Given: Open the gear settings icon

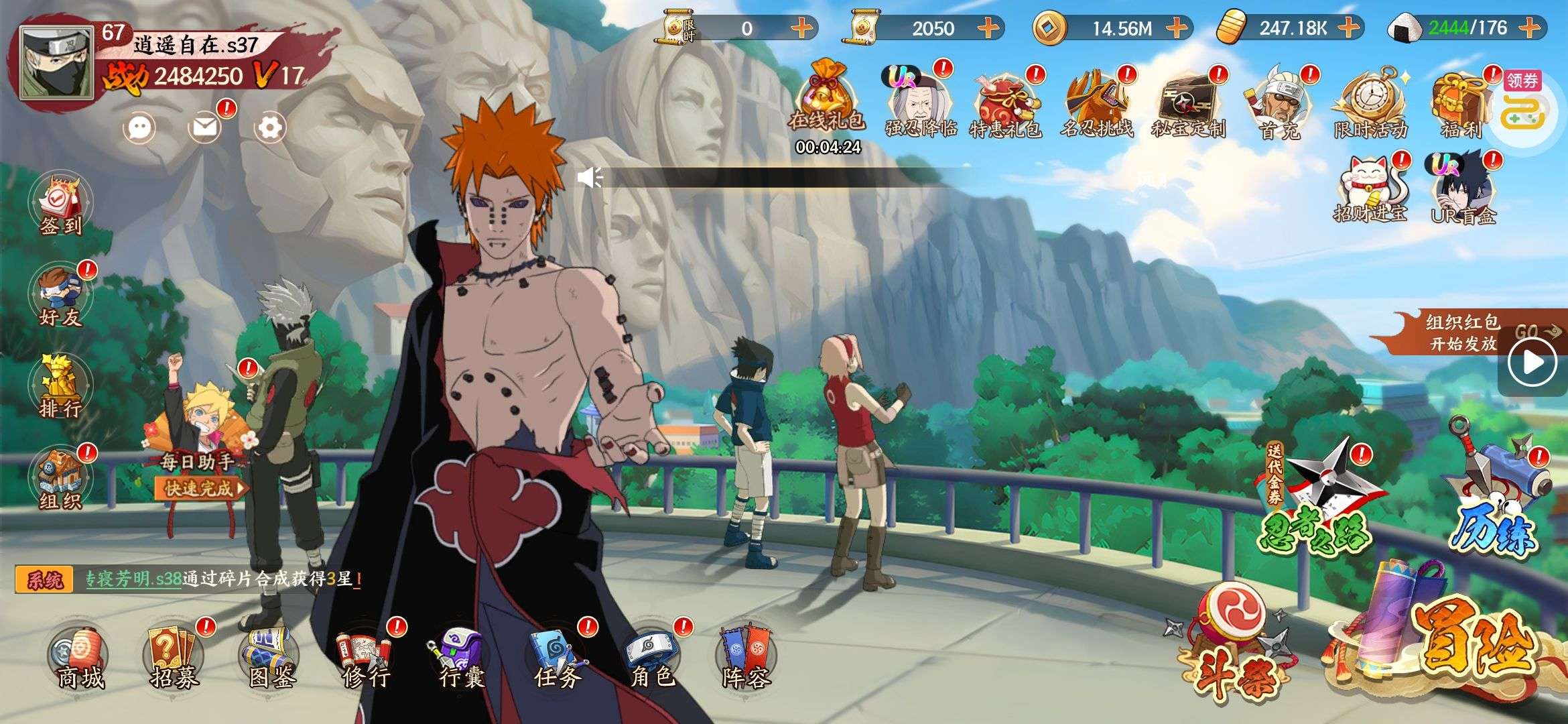Looking at the screenshot, I should [x=271, y=127].
